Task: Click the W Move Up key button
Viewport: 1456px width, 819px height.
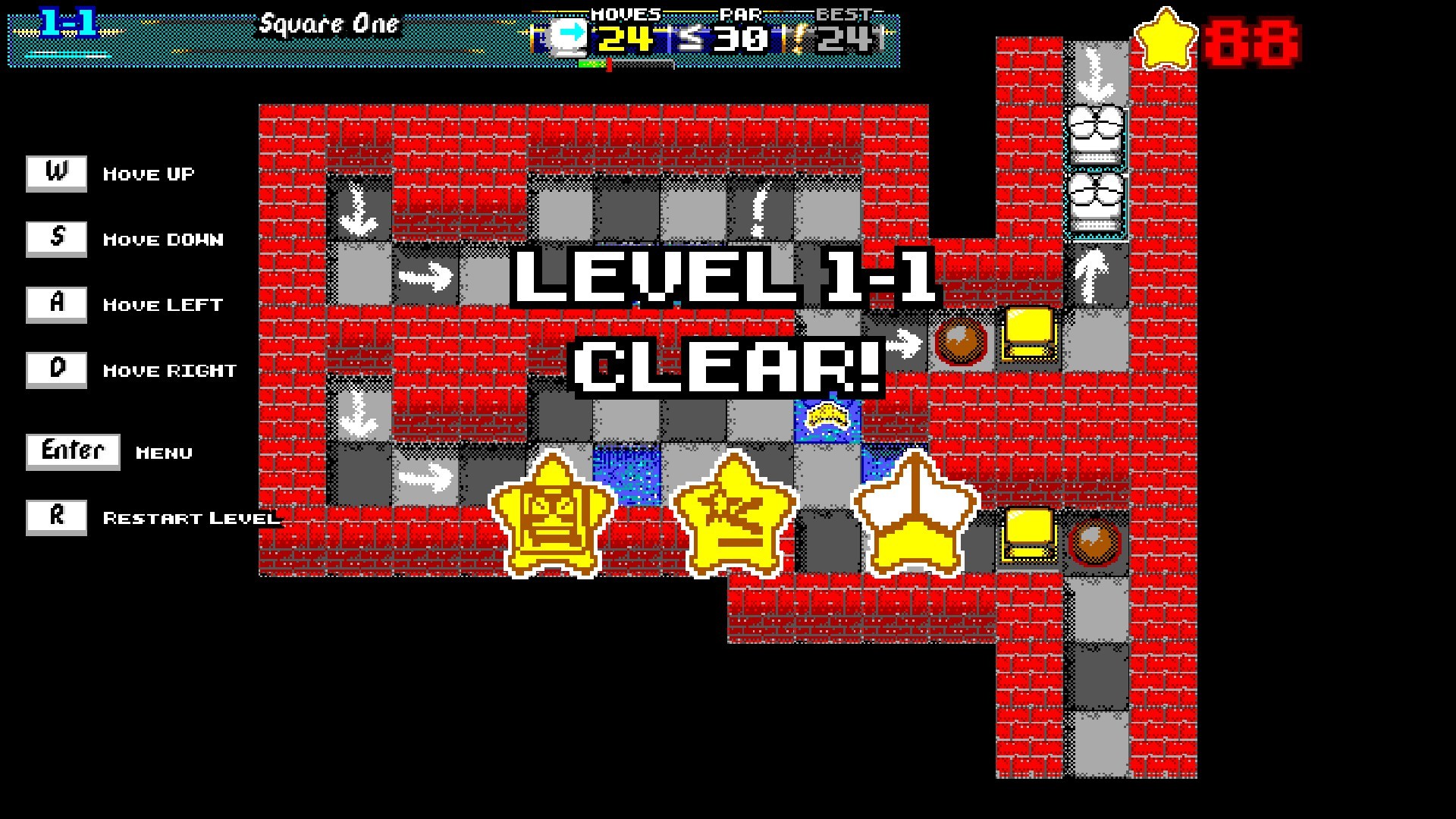Action: (x=56, y=173)
